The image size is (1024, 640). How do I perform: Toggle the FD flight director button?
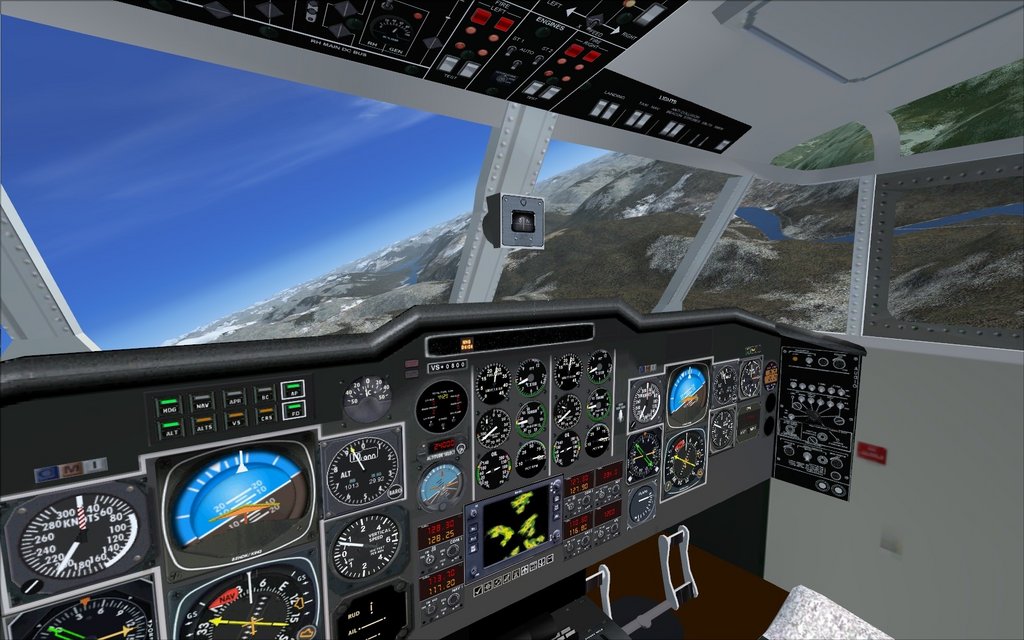tap(294, 410)
